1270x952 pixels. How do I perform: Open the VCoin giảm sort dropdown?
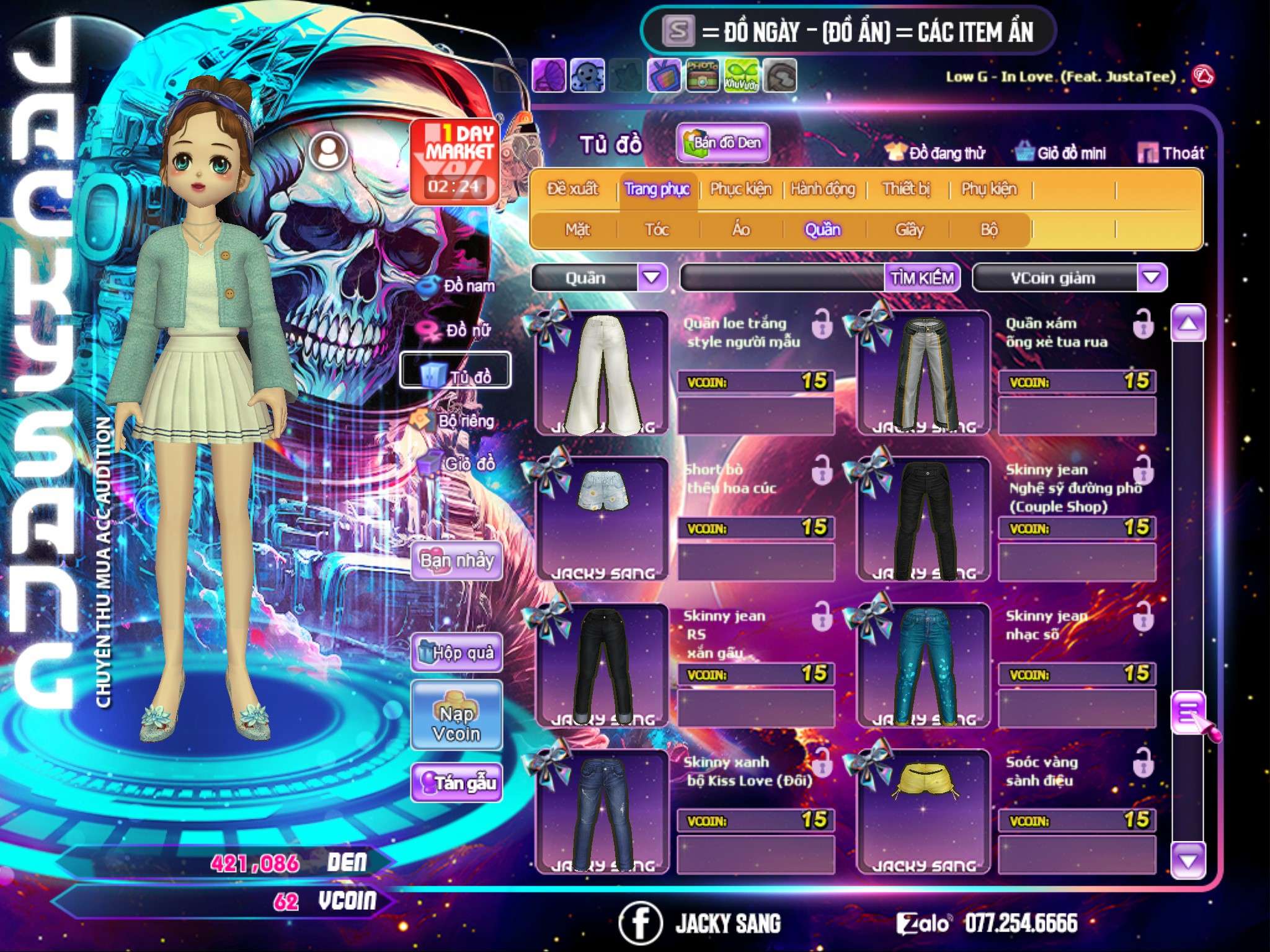(x=1152, y=277)
